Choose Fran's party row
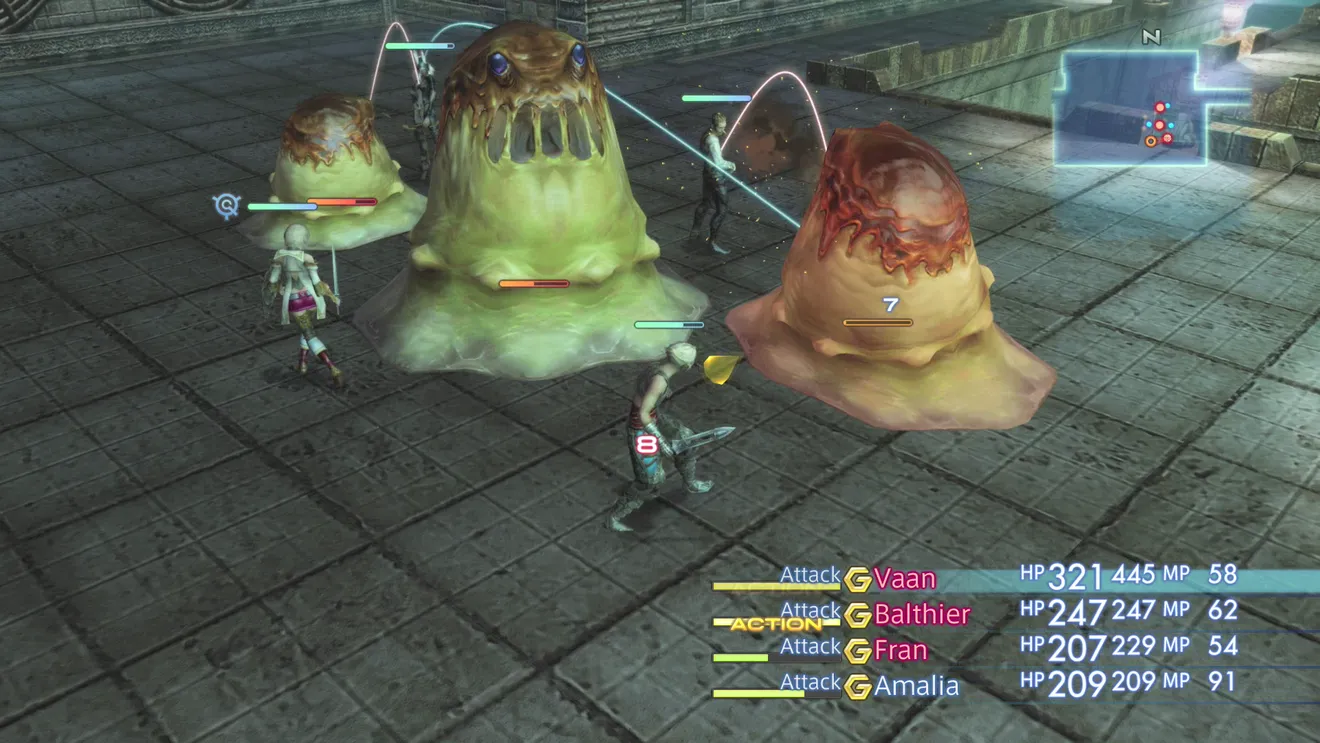Screen dimensions: 1320x743 (x=900, y=651)
